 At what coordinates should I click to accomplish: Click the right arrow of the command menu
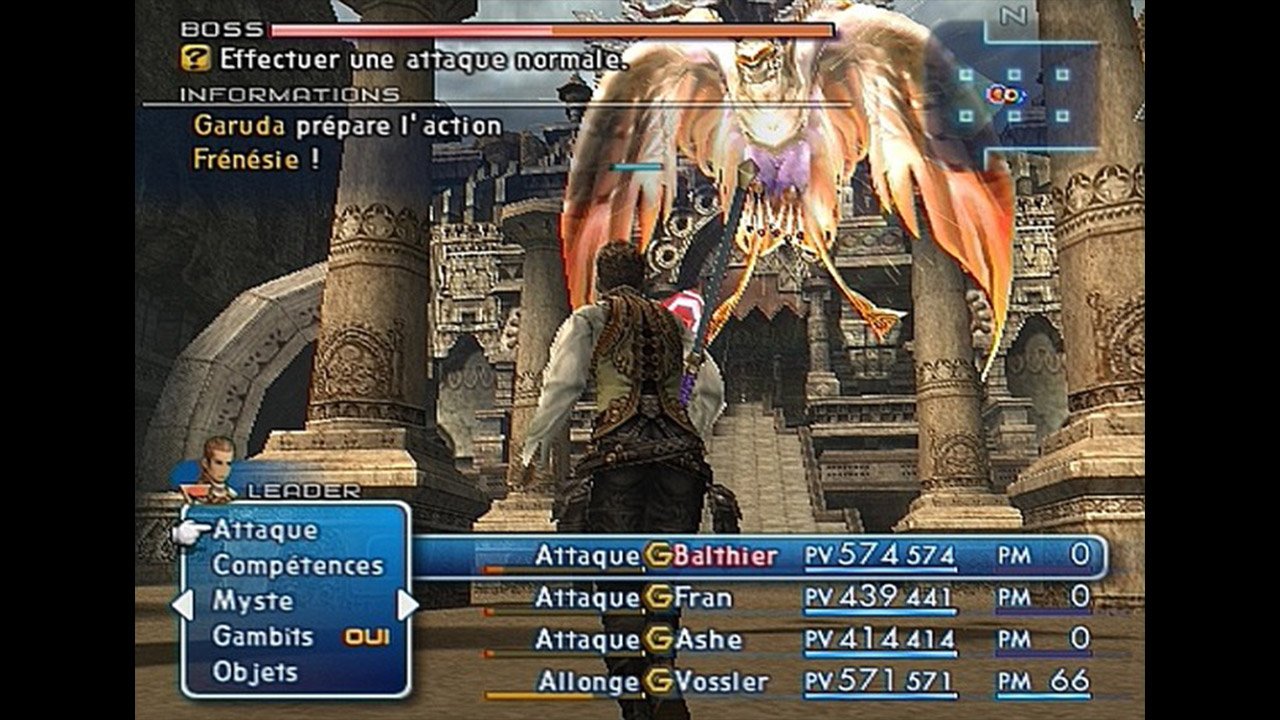[407, 604]
